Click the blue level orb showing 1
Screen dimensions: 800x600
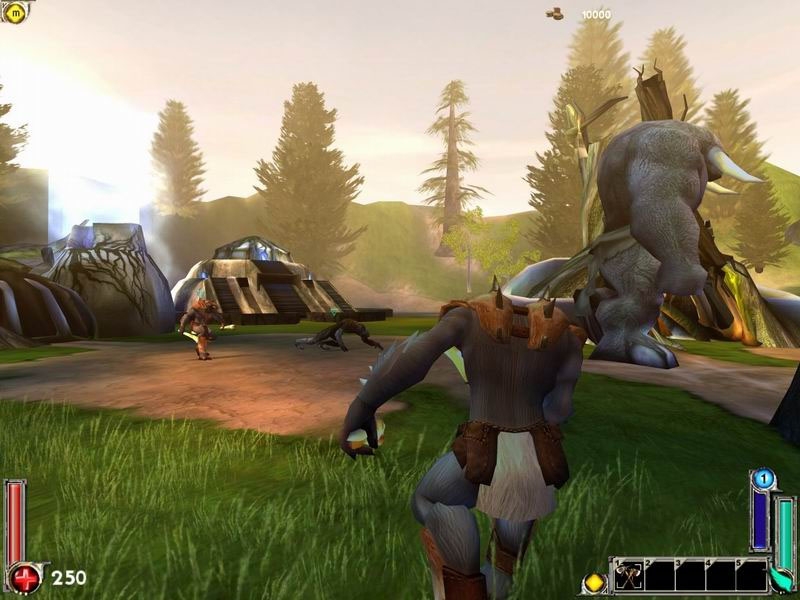coord(762,480)
